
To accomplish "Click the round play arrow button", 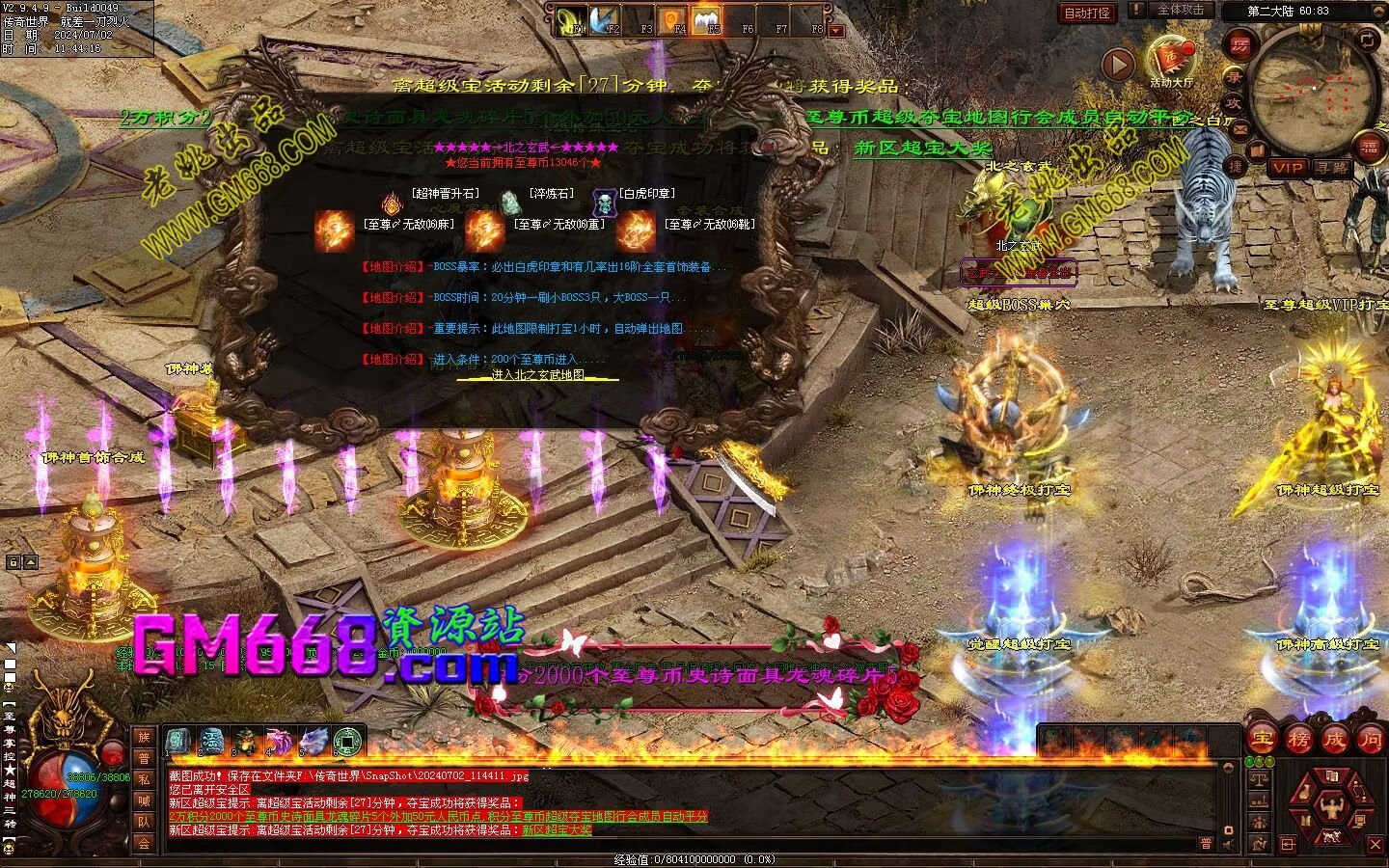I will (x=1118, y=65).
